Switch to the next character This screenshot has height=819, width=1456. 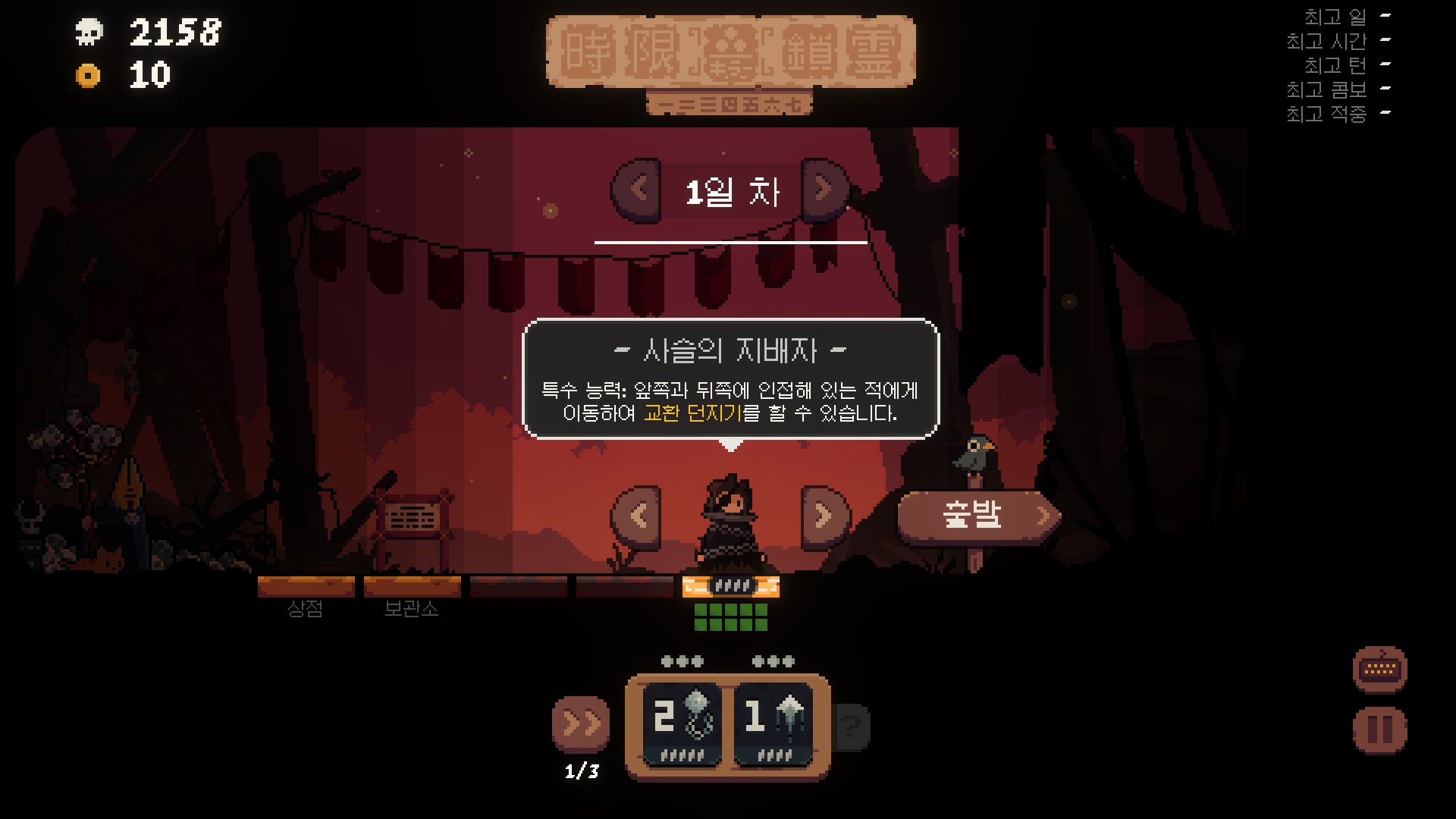pyautogui.click(x=824, y=516)
